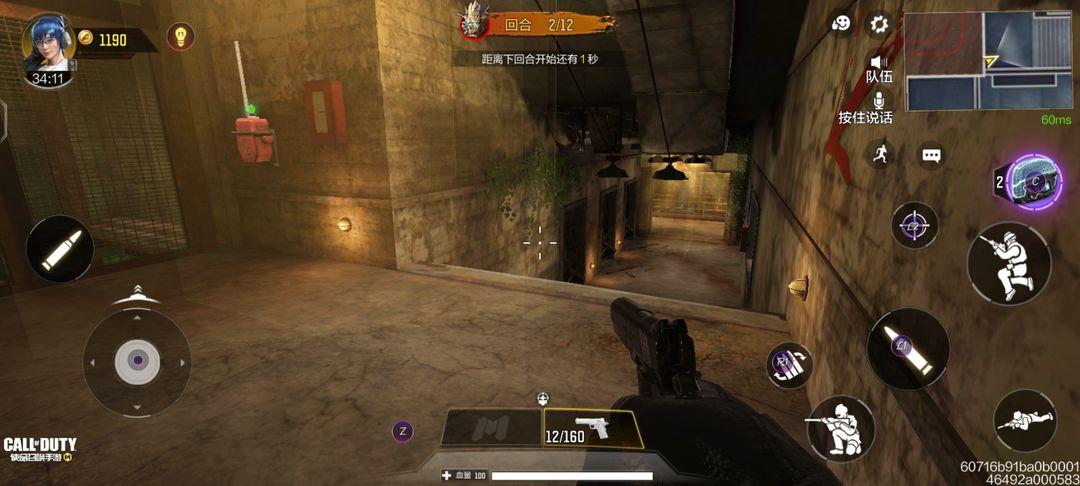The width and height of the screenshot is (1080, 486).
Task: Fire using the left bullet button
Action: pyautogui.click(x=60, y=249)
